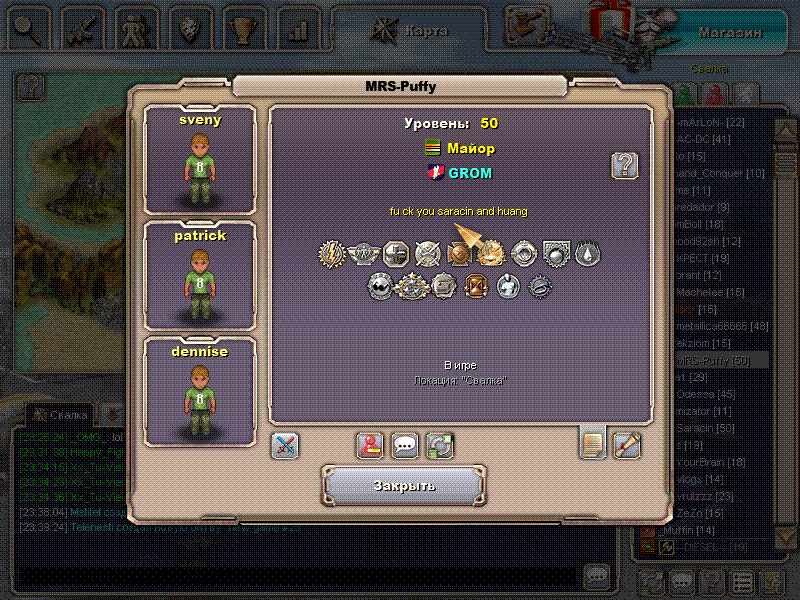Open the question mark help in profile
The height and width of the screenshot is (600, 800).
(x=625, y=165)
